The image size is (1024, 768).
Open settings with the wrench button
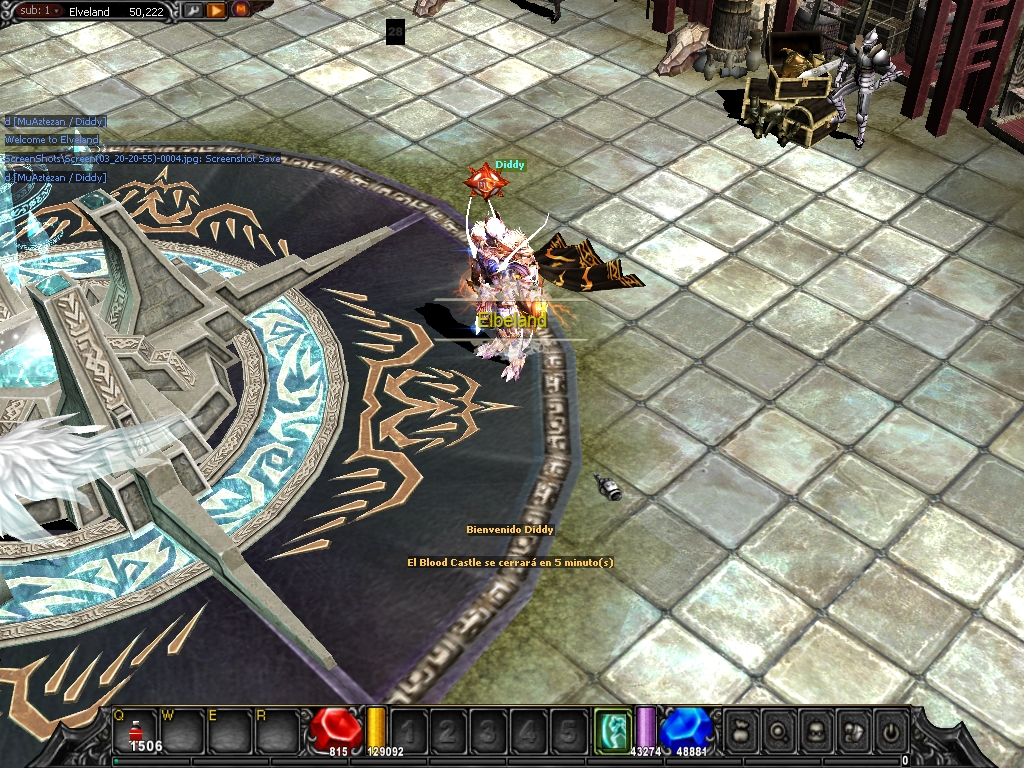[193, 10]
